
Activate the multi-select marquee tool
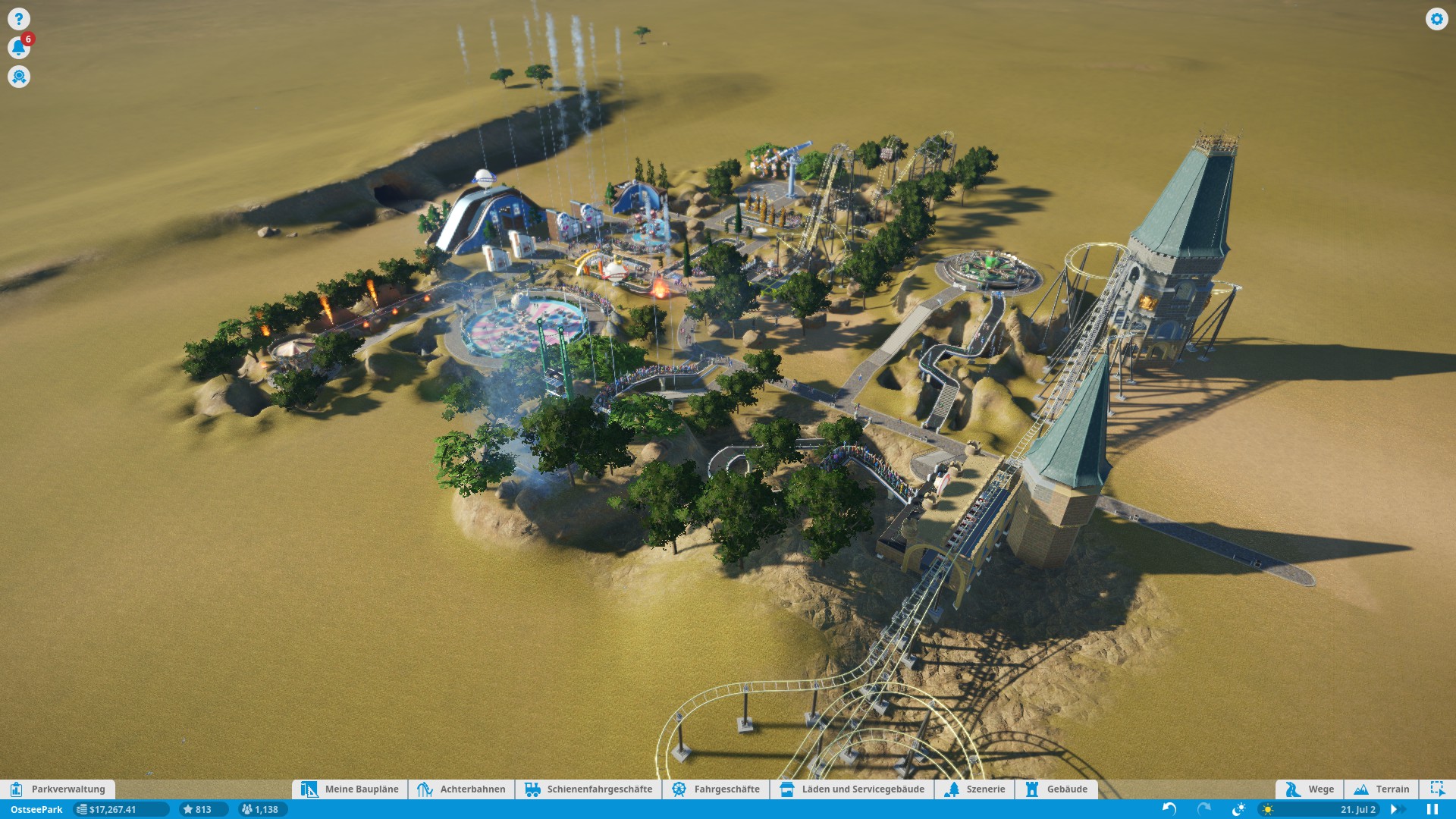[1437, 789]
